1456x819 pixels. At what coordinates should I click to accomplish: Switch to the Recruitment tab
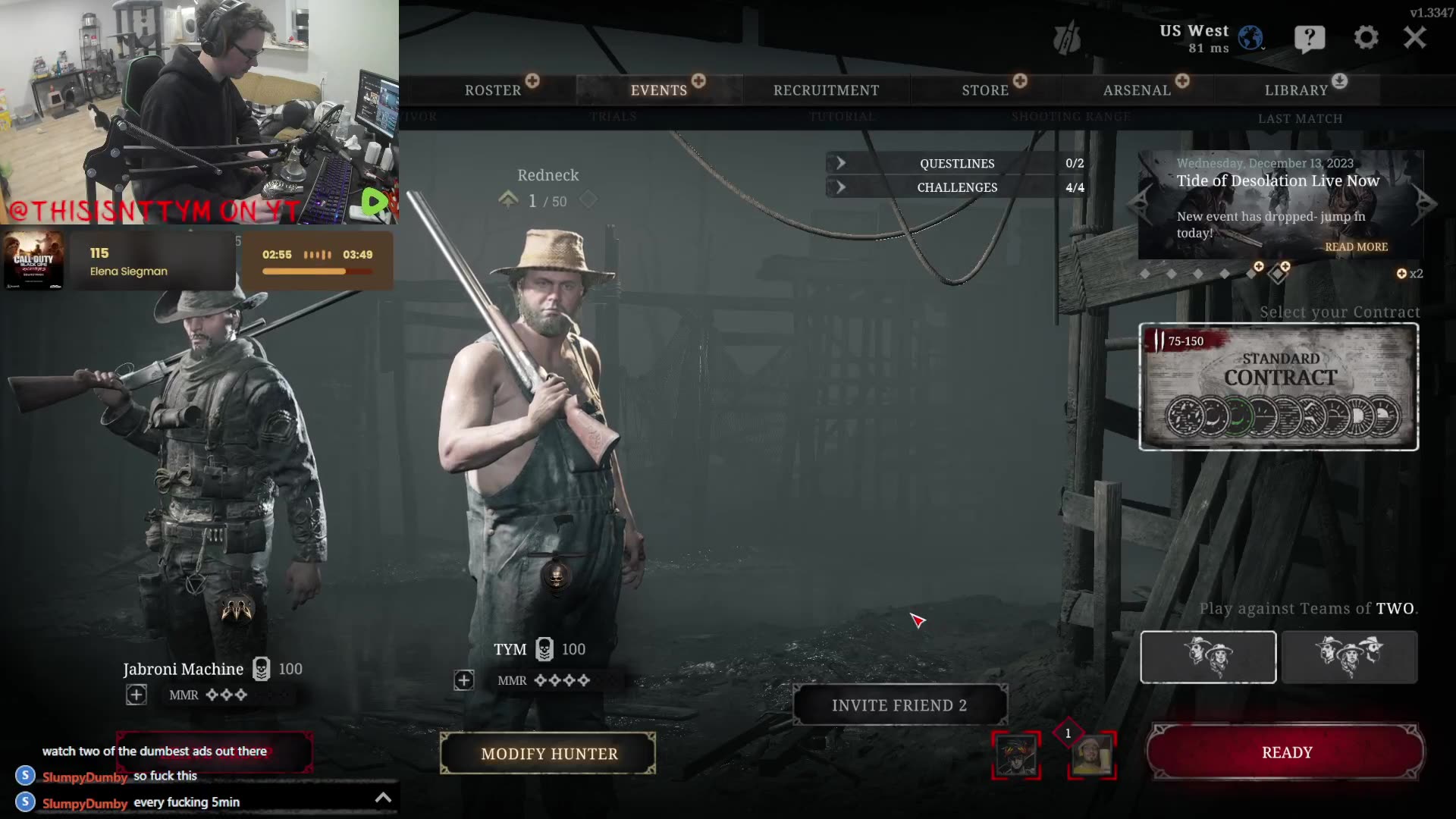coord(825,89)
